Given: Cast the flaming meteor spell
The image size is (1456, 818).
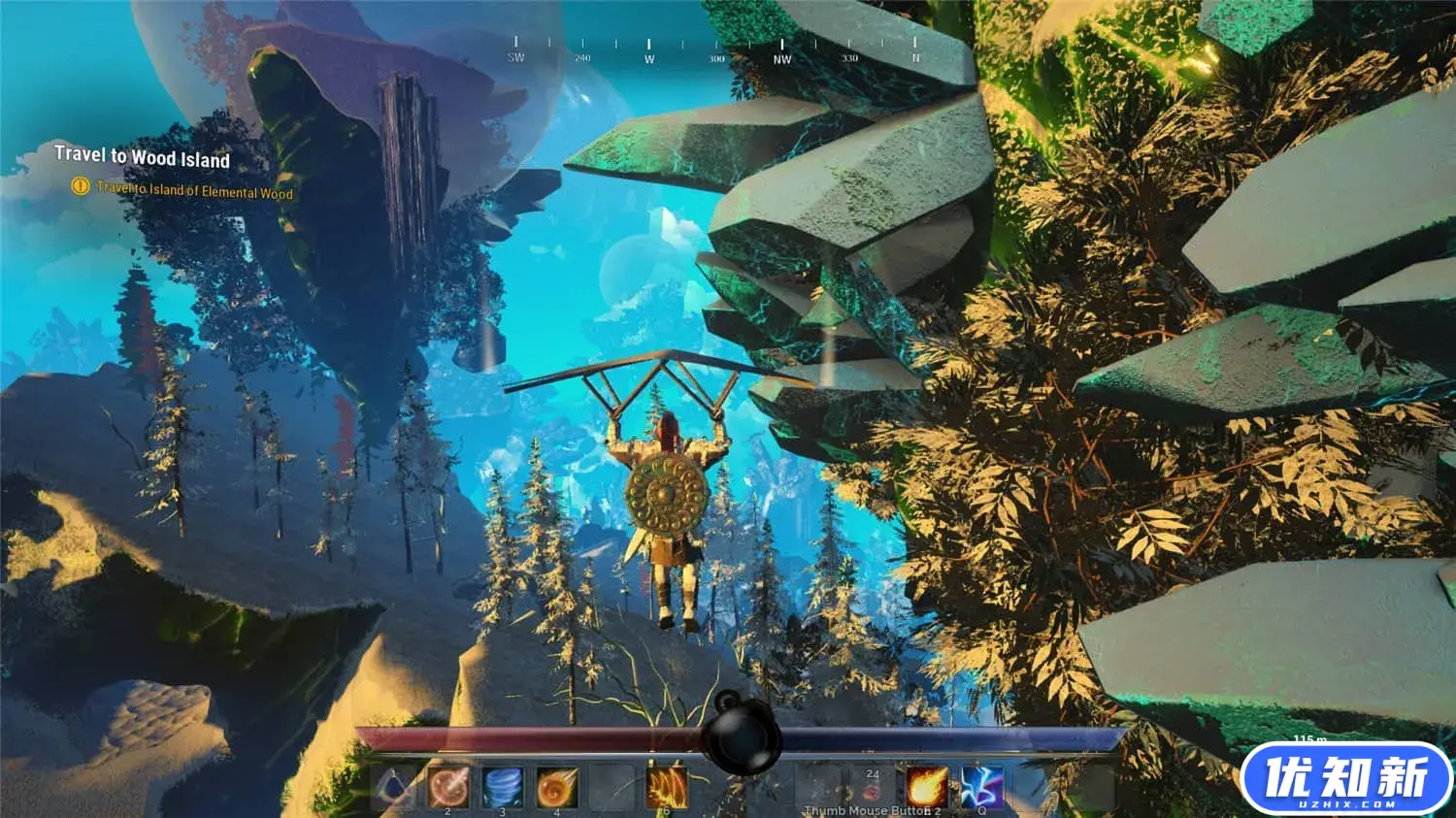Looking at the screenshot, I should (927, 787).
